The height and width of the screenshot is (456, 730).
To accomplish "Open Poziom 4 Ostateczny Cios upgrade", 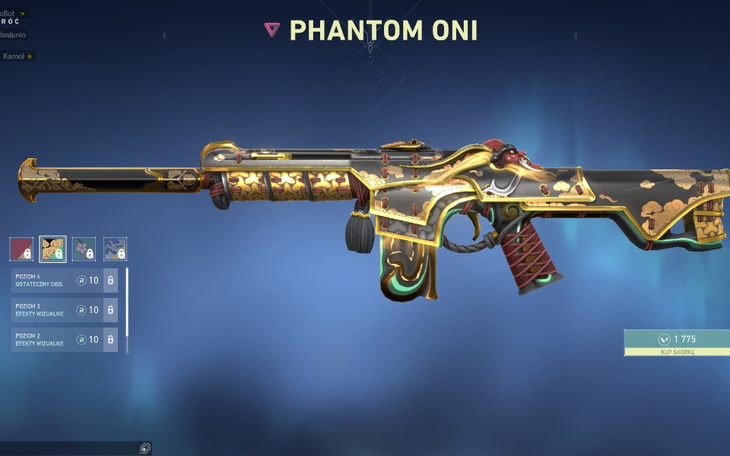I will pyautogui.click(x=64, y=281).
